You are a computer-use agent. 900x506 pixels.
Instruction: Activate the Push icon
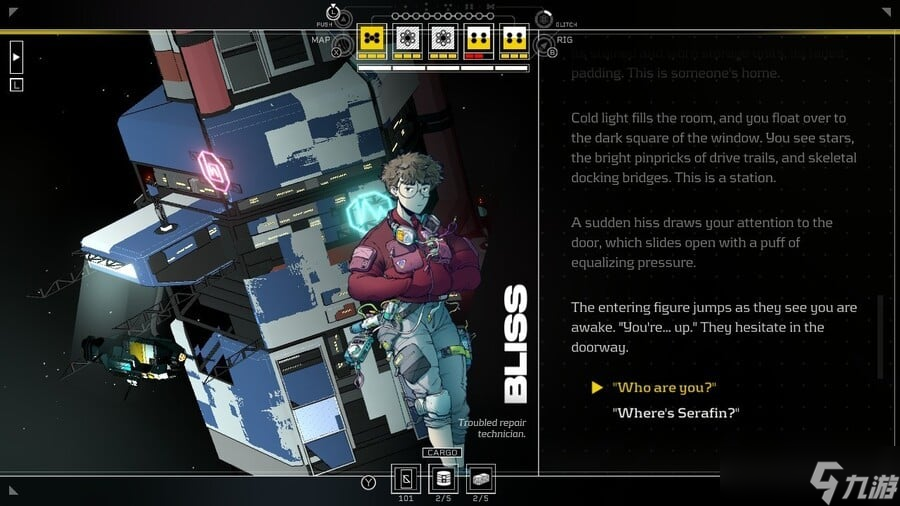[x=343, y=18]
